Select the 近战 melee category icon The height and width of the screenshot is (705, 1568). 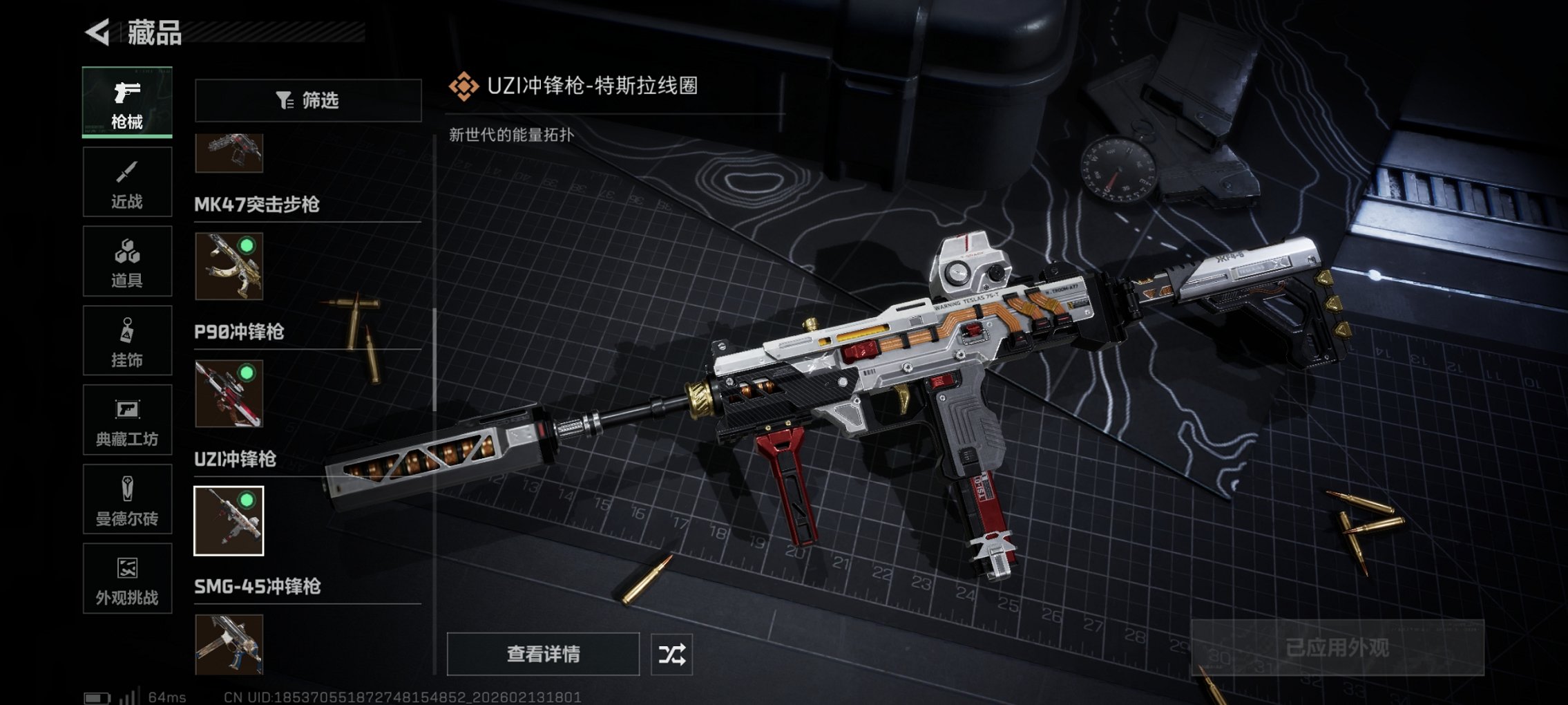tap(127, 181)
